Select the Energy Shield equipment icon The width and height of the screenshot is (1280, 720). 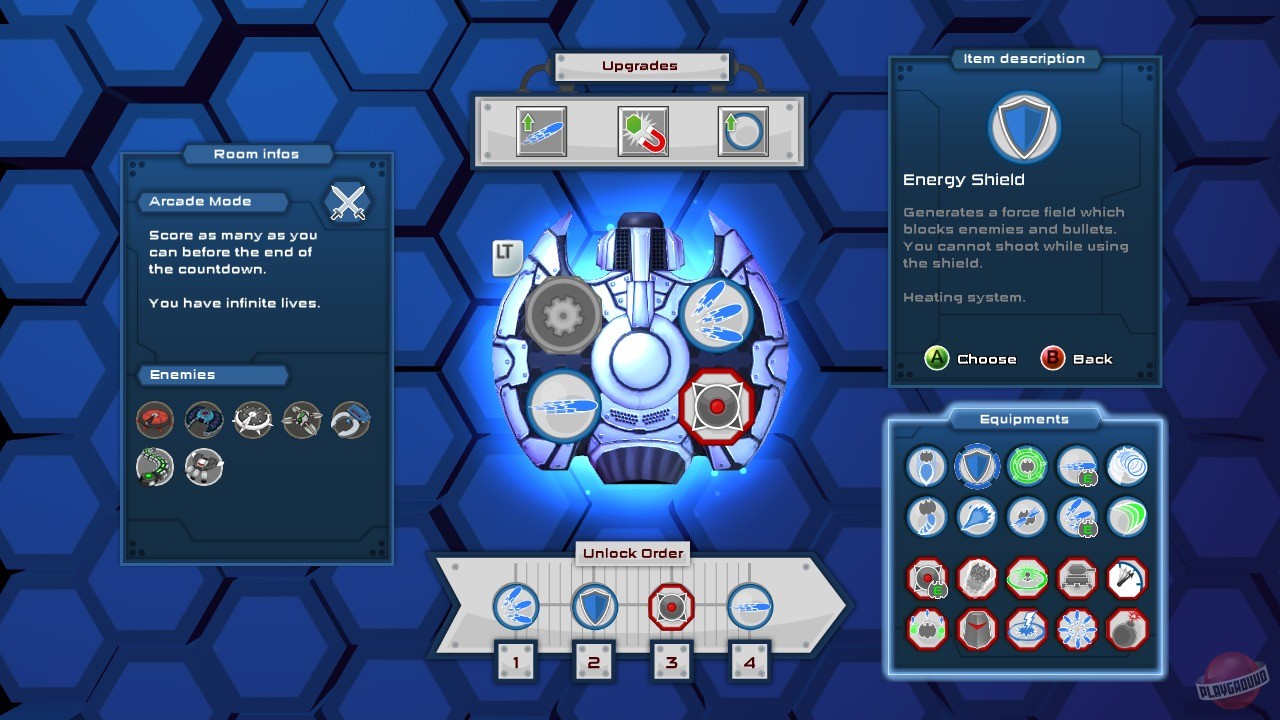click(977, 466)
